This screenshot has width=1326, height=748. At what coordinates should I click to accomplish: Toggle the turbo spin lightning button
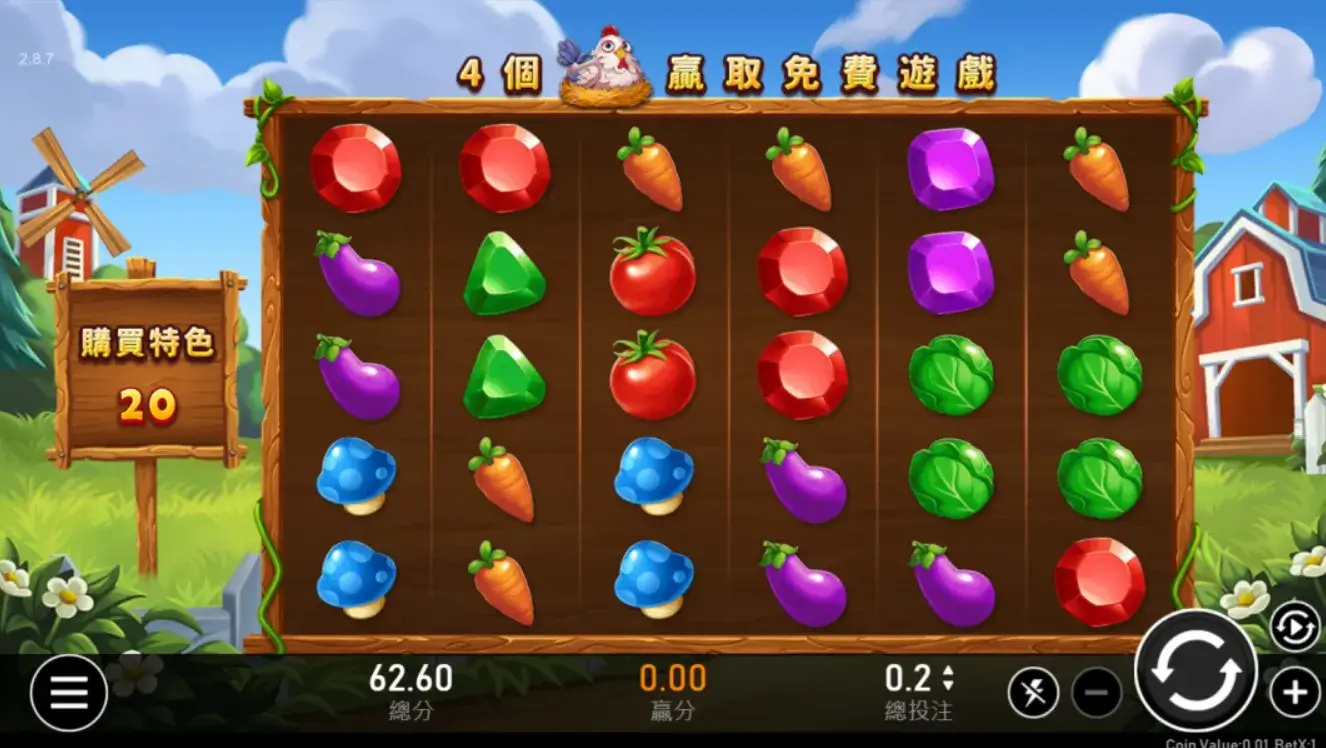click(1033, 692)
